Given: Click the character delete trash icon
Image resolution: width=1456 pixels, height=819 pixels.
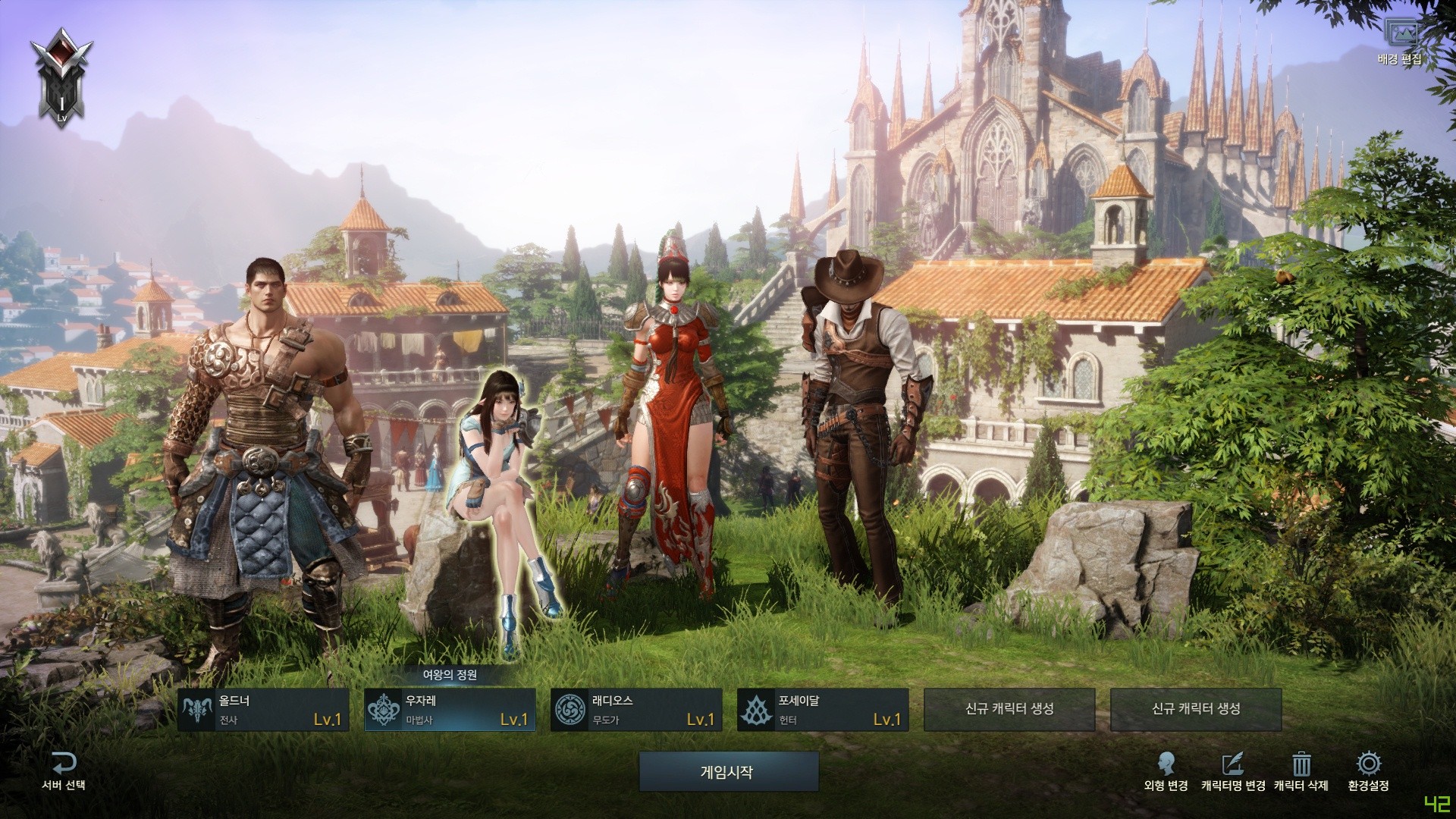Looking at the screenshot, I should (1301, 764).
